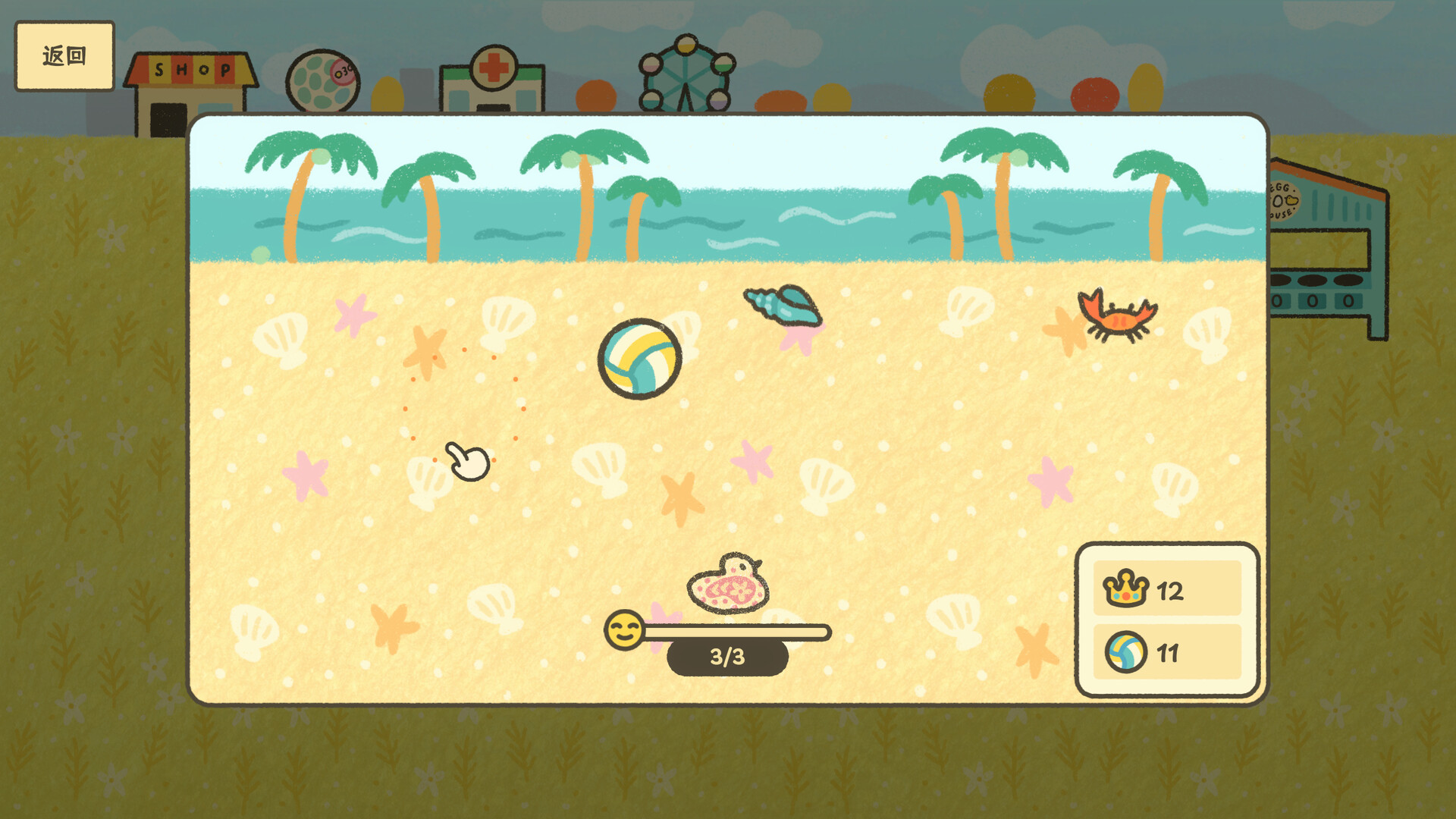This screenshot has width=1456, height=819.
Task: Click the smiley face next to the progress bar
Action: [x=623, y=630]
